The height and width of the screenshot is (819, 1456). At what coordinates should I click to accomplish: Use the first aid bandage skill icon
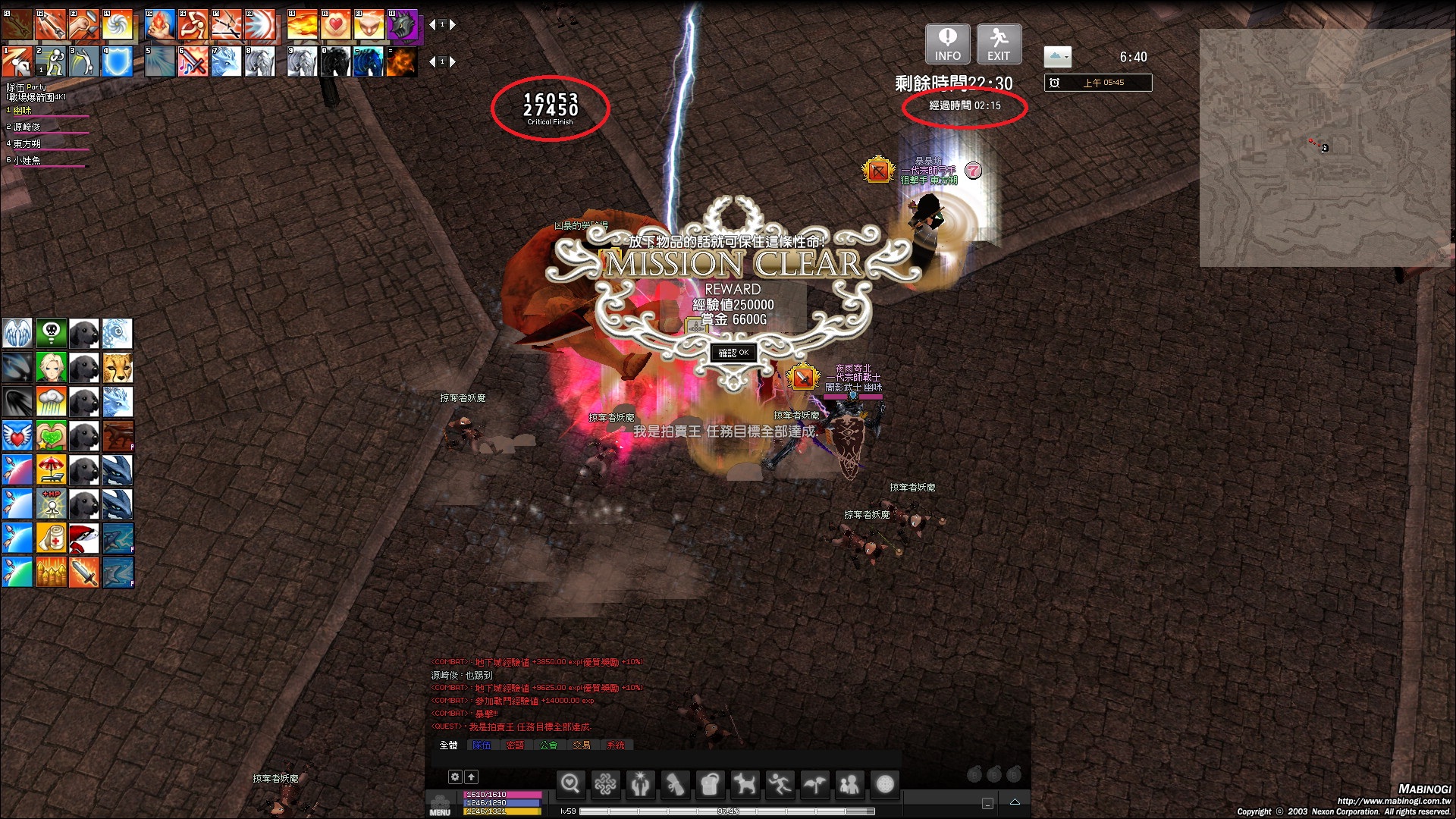pyautogui.click(x=51, y=538)
